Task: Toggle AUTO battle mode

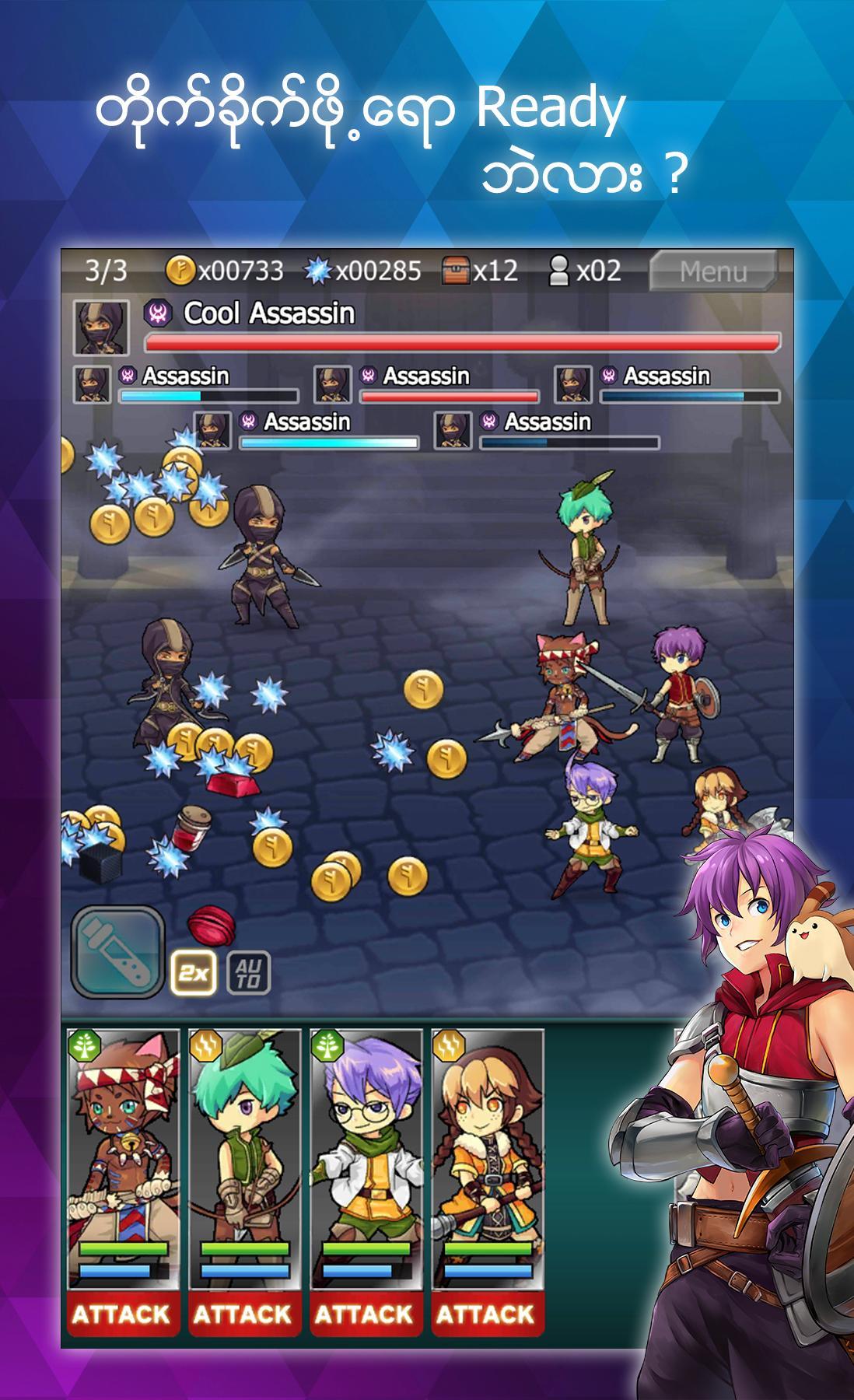Action: 248,972
